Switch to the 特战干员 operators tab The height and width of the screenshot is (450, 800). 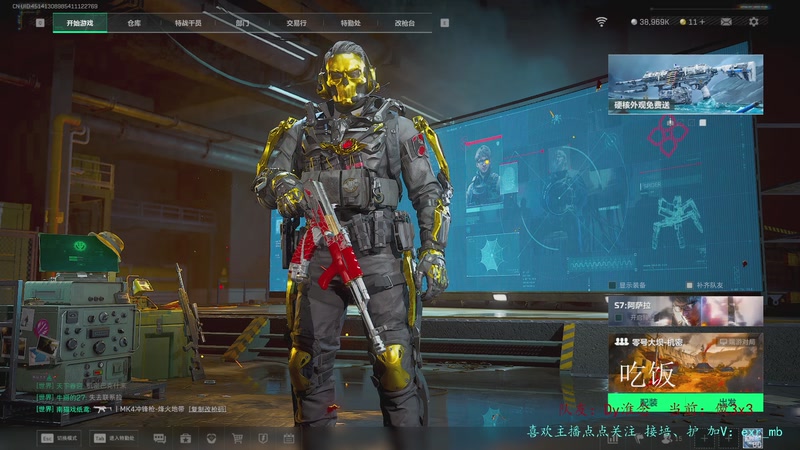point(187,22)
